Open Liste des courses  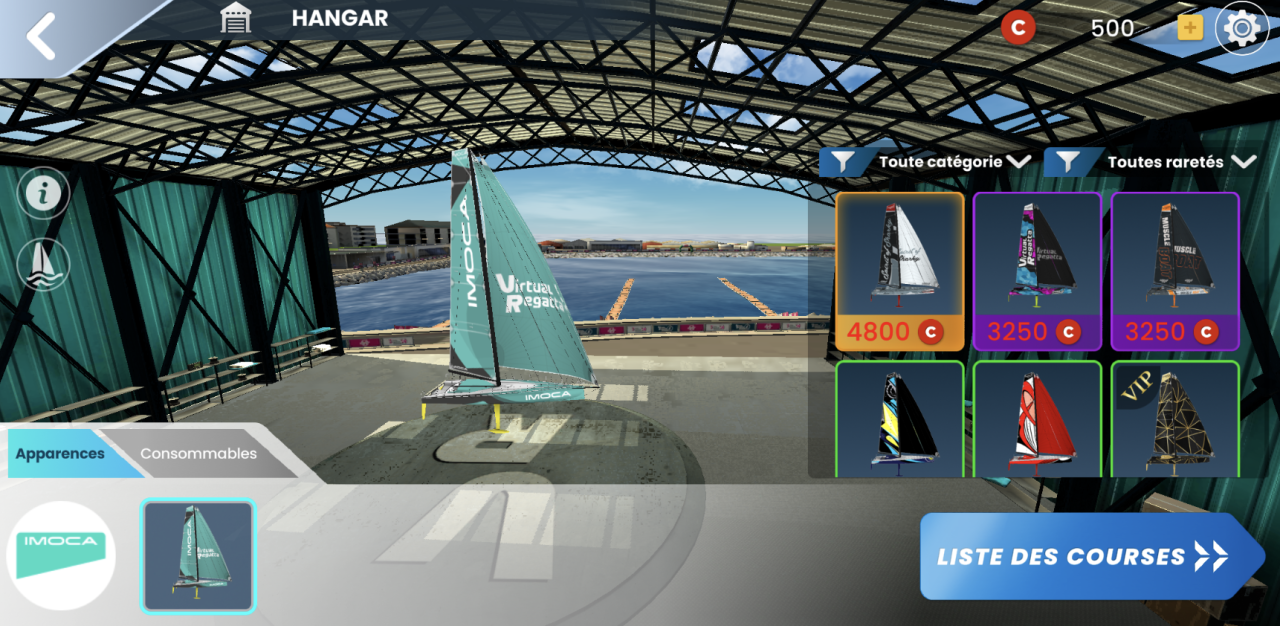coord(1090,556)
